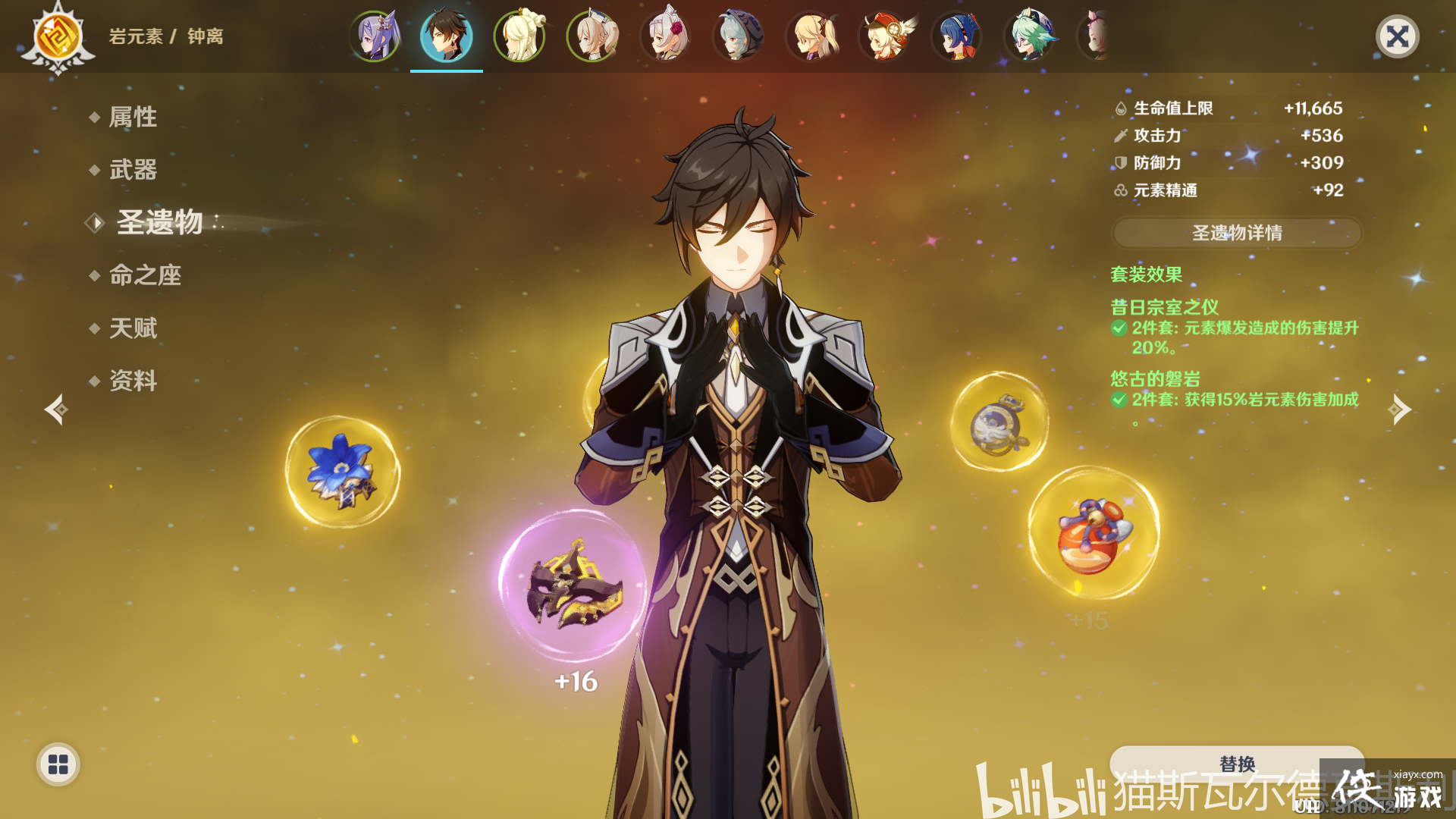This screenshot has width=1456, height=819.
Task: Open the party grid menu bottom left
Action: coord(57,765)
